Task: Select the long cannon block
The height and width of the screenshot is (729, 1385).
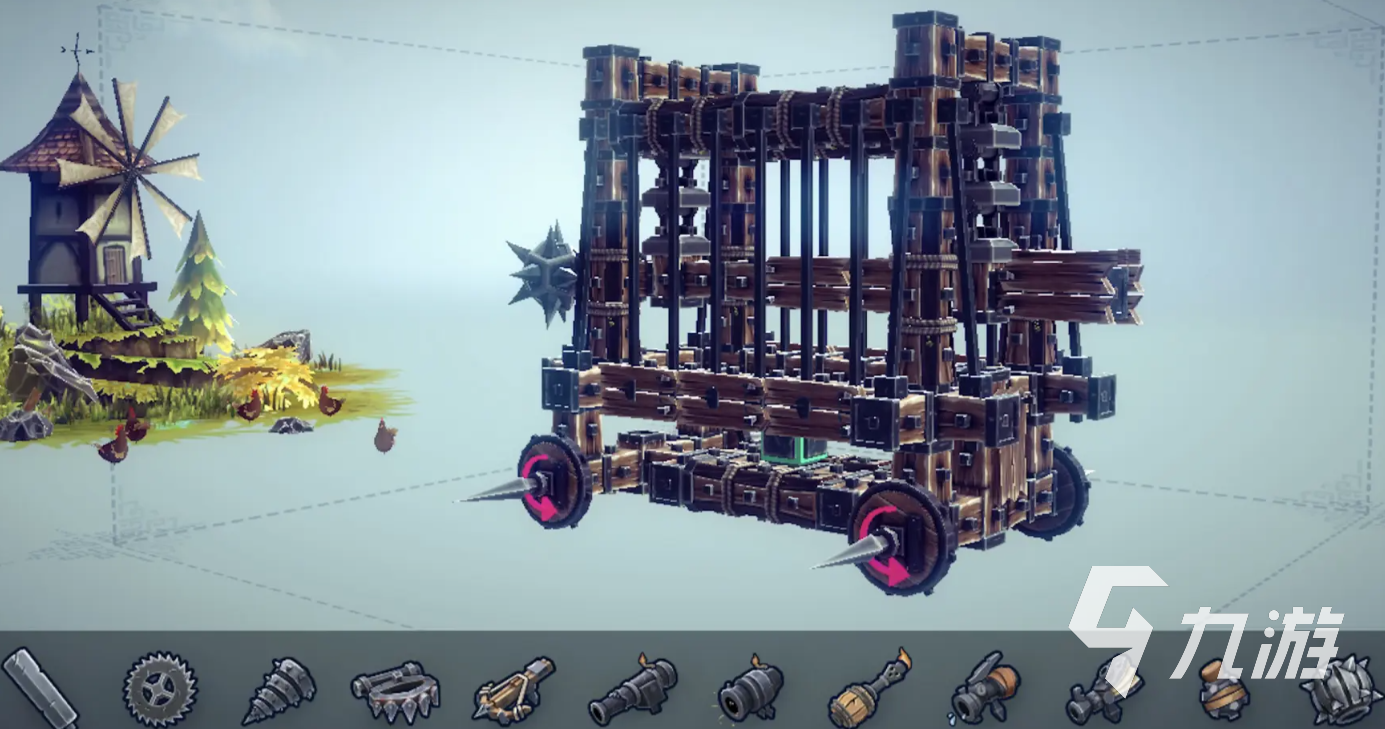Action: click(x=632, y=690)
